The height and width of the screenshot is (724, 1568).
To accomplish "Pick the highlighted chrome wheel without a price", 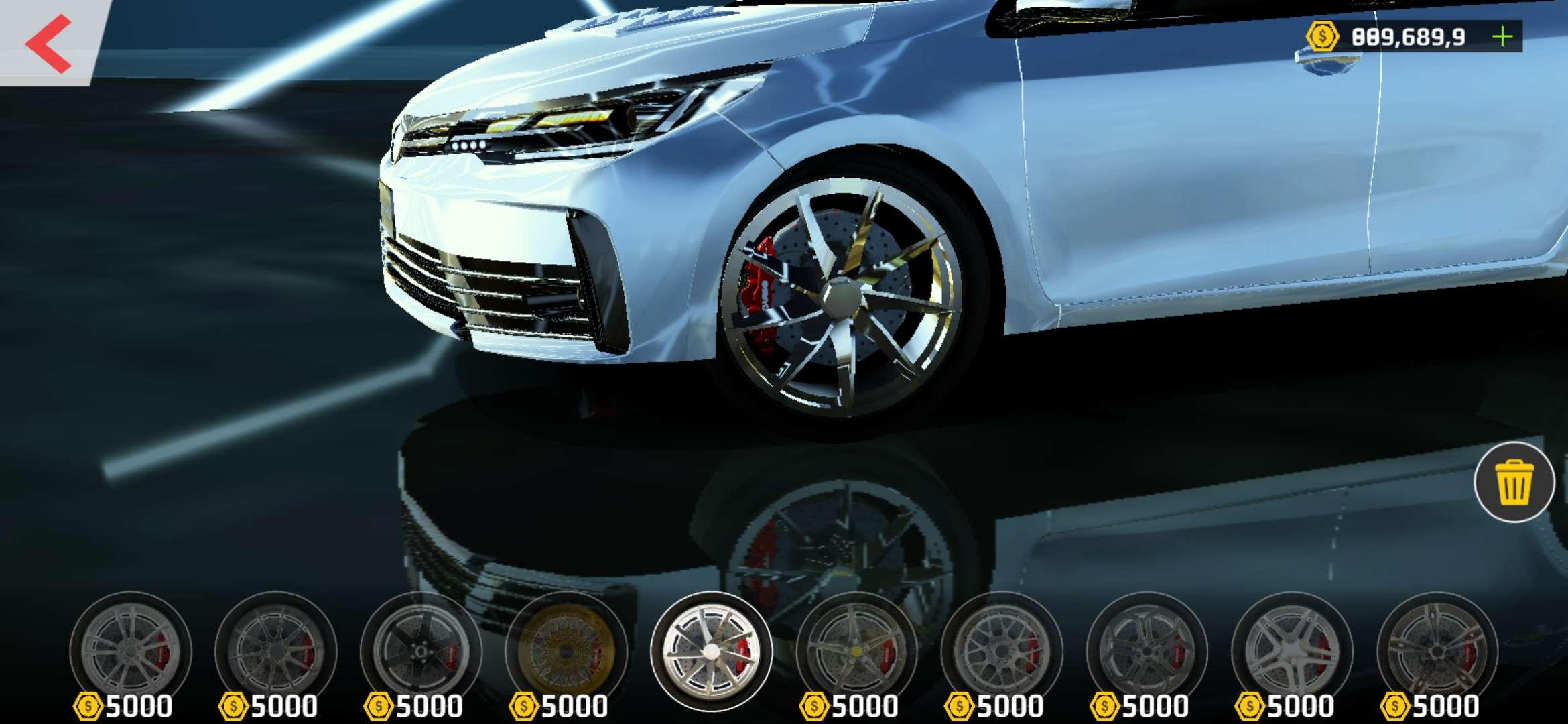I will click(x=712, y=650).
